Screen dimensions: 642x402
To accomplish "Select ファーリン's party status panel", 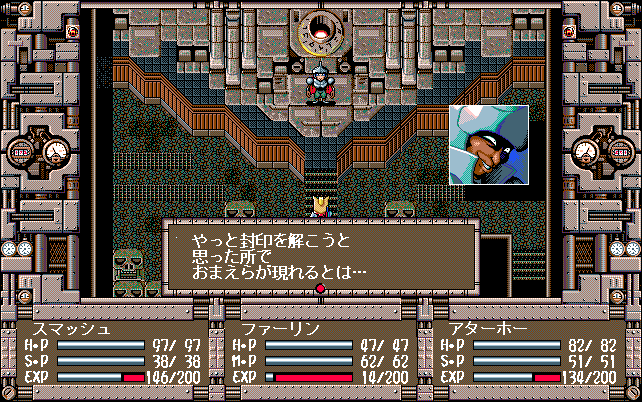I will click(320, 353).
